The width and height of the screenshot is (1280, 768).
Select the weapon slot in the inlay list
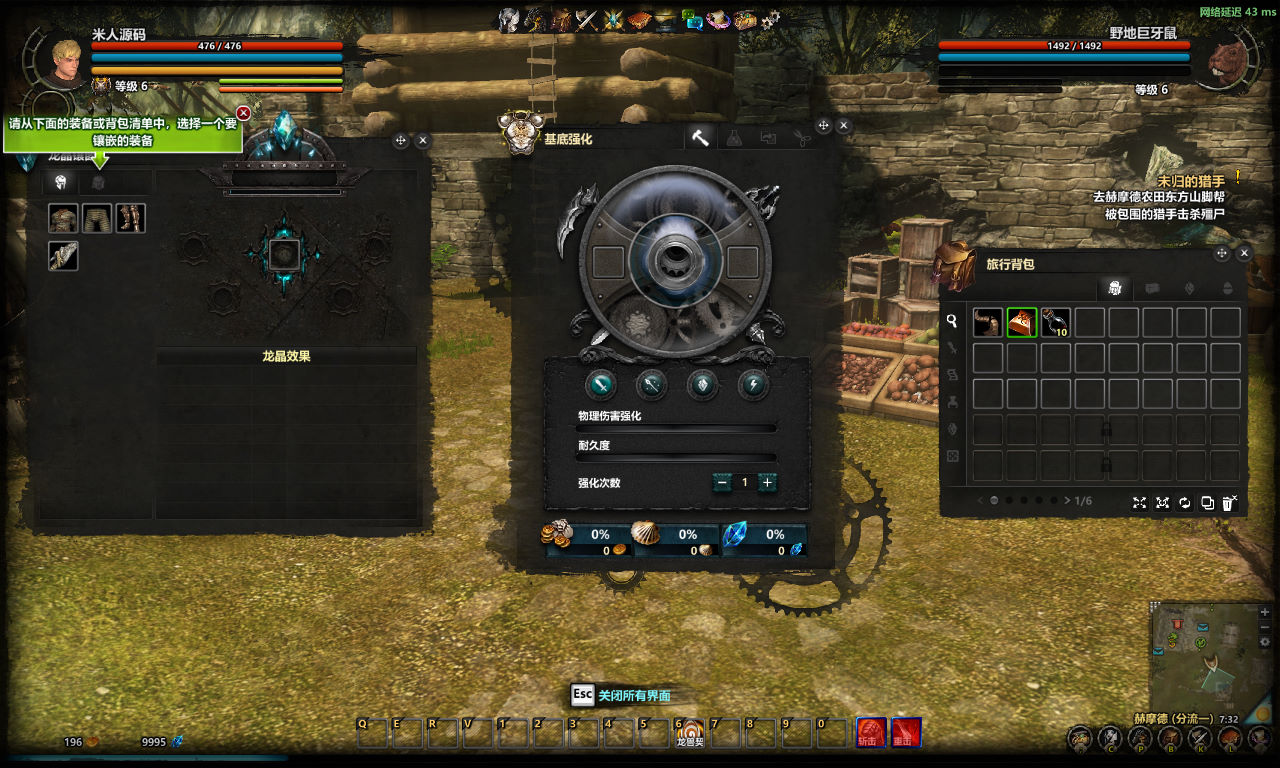tap(63, 256)
